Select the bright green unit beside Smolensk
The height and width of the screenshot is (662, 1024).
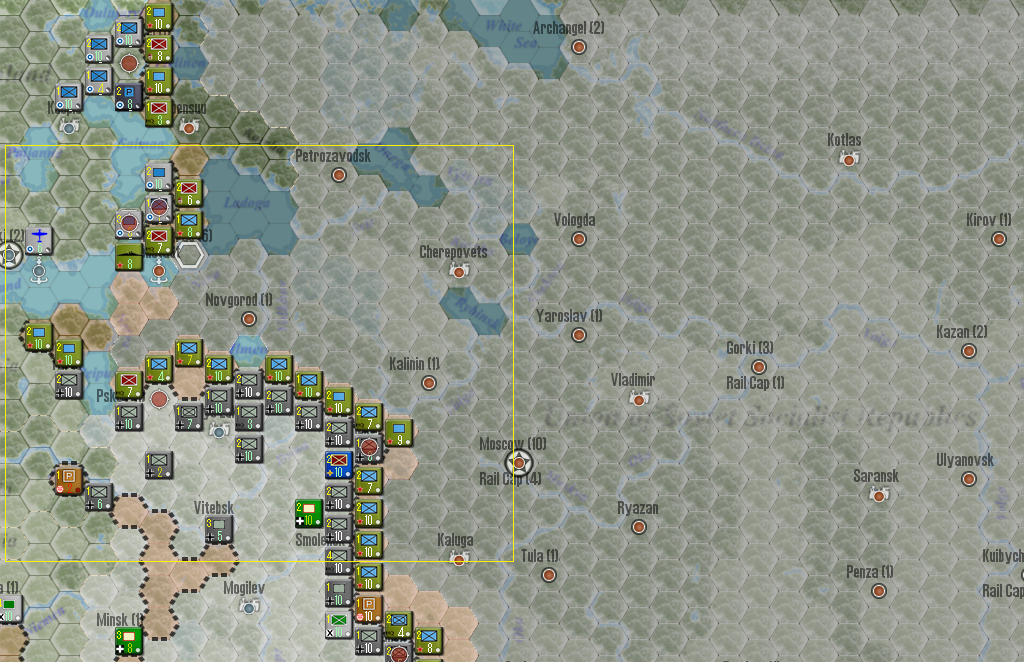point(309,513)
